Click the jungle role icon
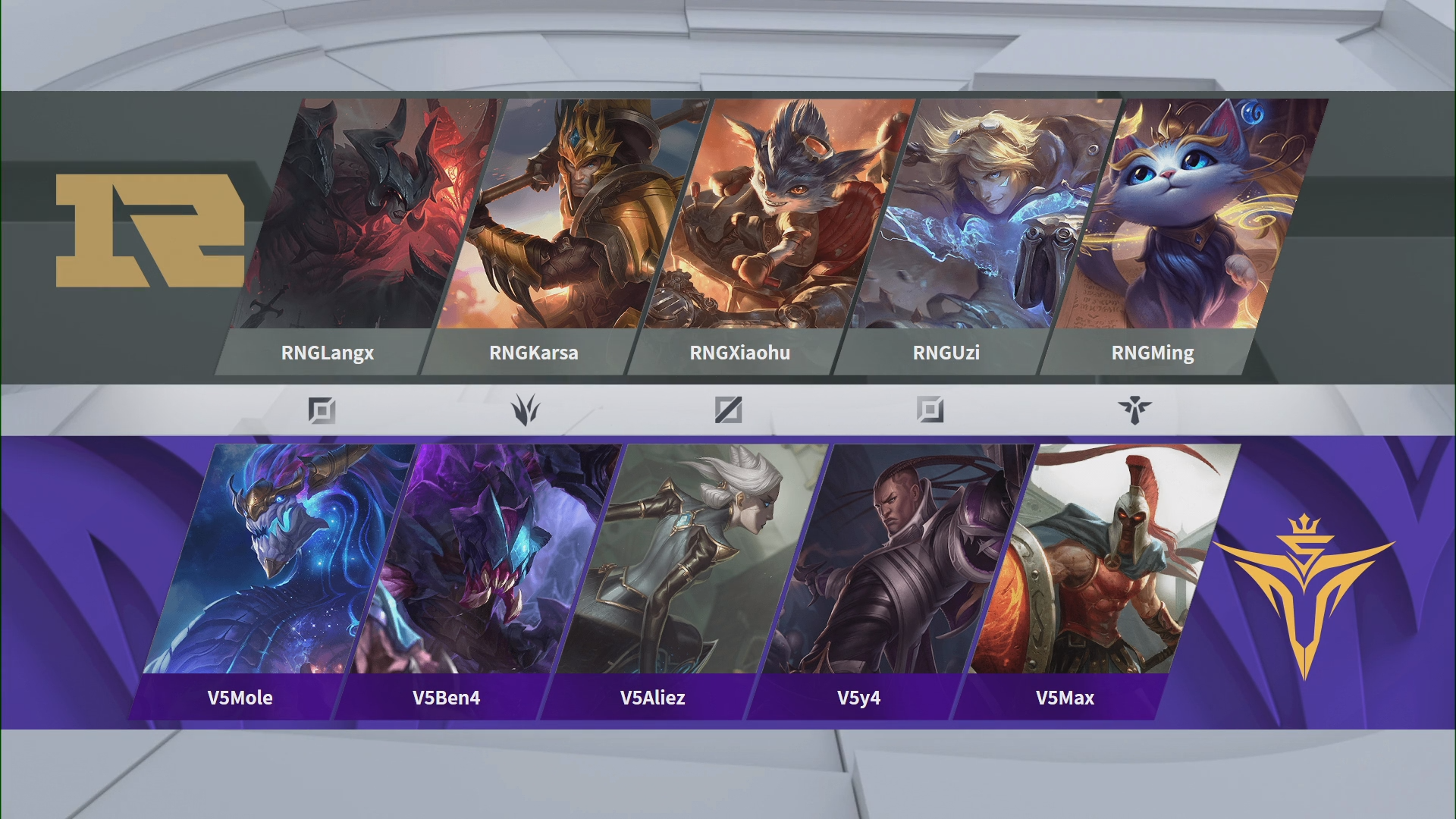The height and width of the screenshot is (819, 1456). click(525, 410)
